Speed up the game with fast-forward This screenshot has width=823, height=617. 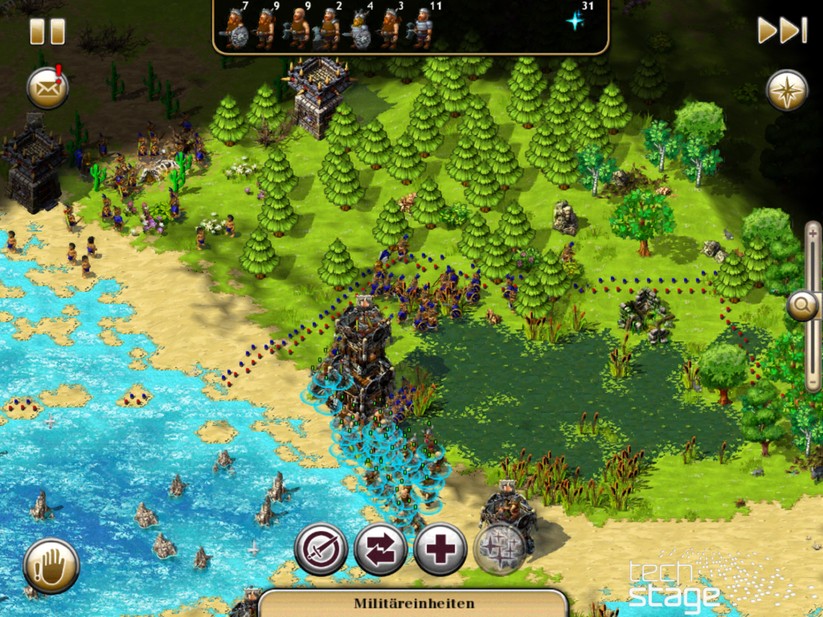[781, 30]
